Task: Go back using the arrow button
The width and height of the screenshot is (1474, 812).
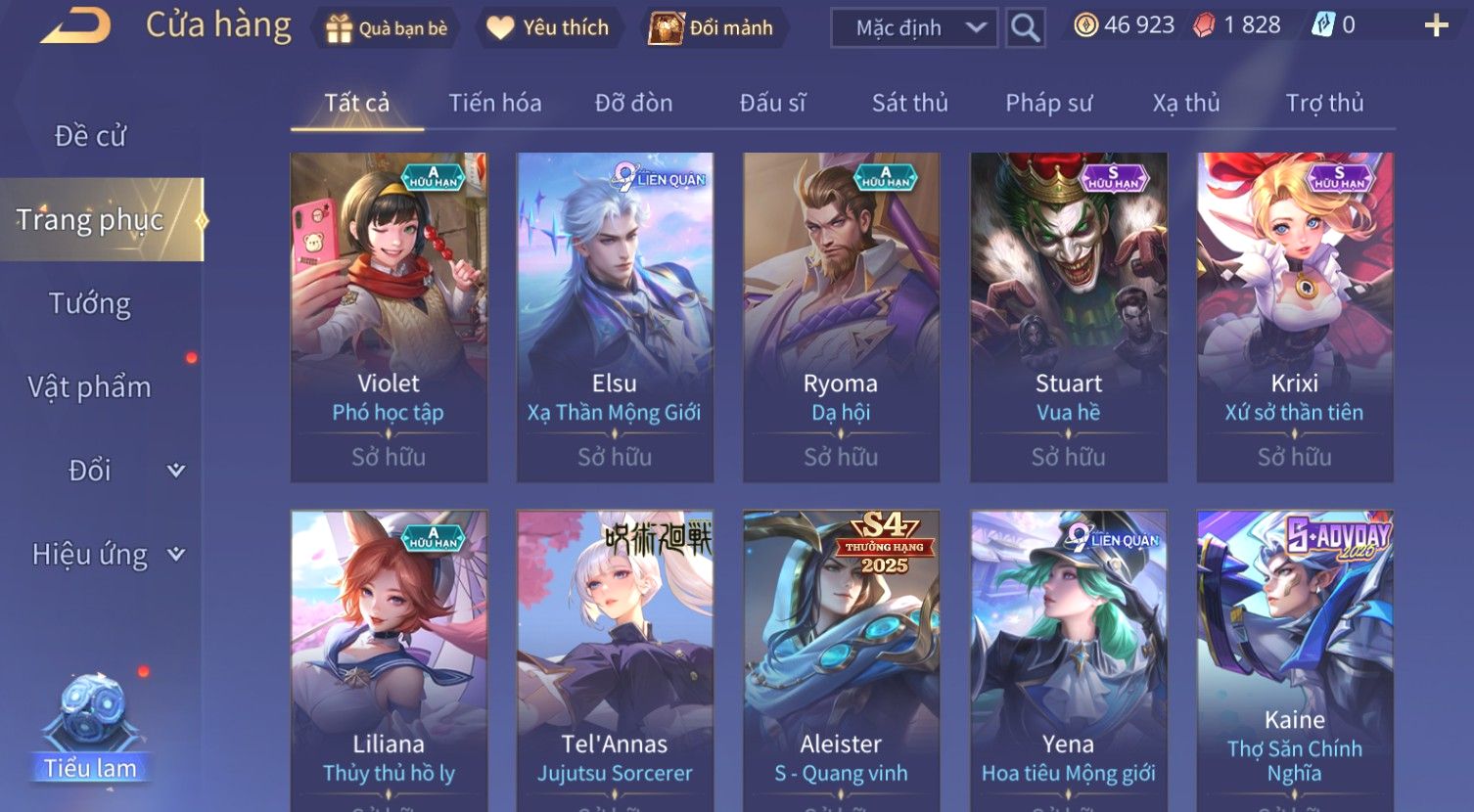Action: click(x=76, y=26)
